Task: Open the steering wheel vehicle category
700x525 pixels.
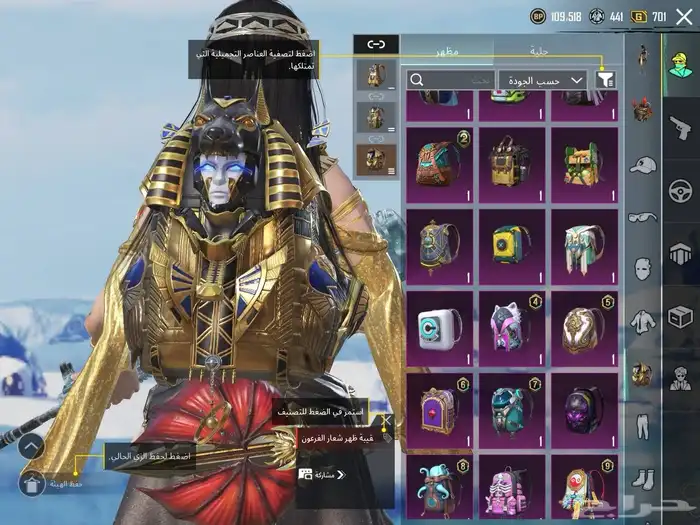Action: pyautogui.click(x=680, y=190)
